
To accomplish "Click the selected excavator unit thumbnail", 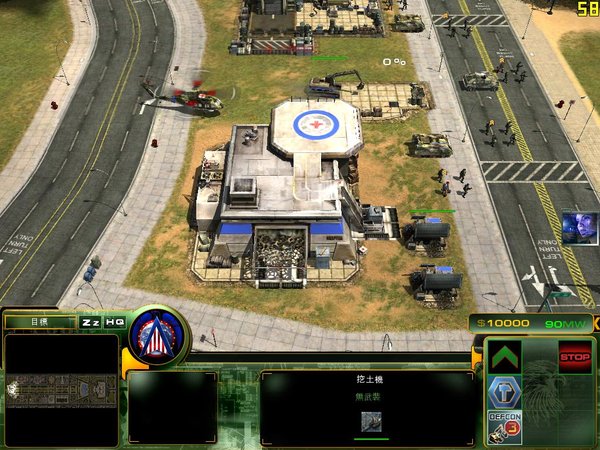I will tap(371, 422).
